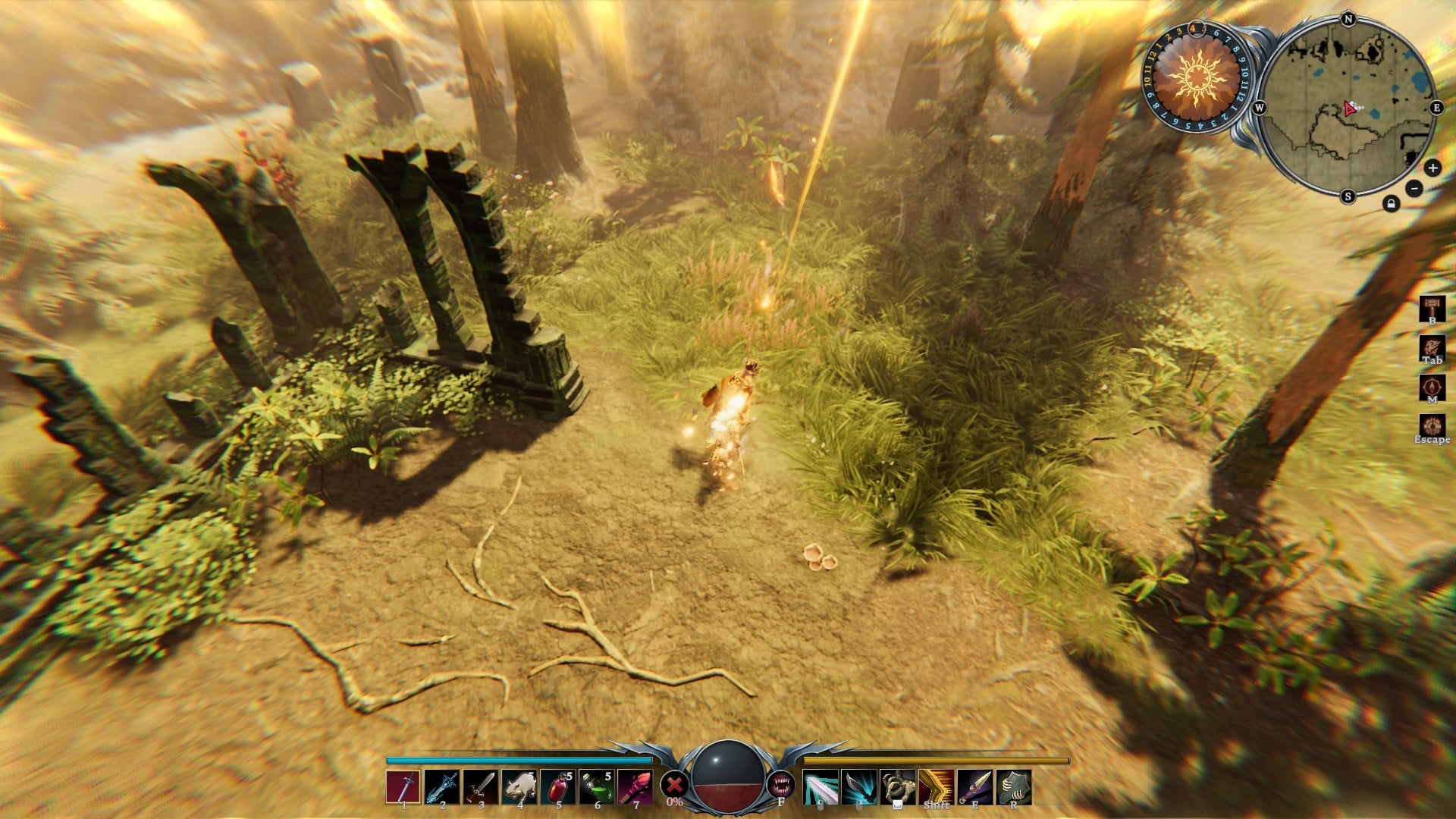
Task: Use the green potion in slot 6
Action: (598, 787)
